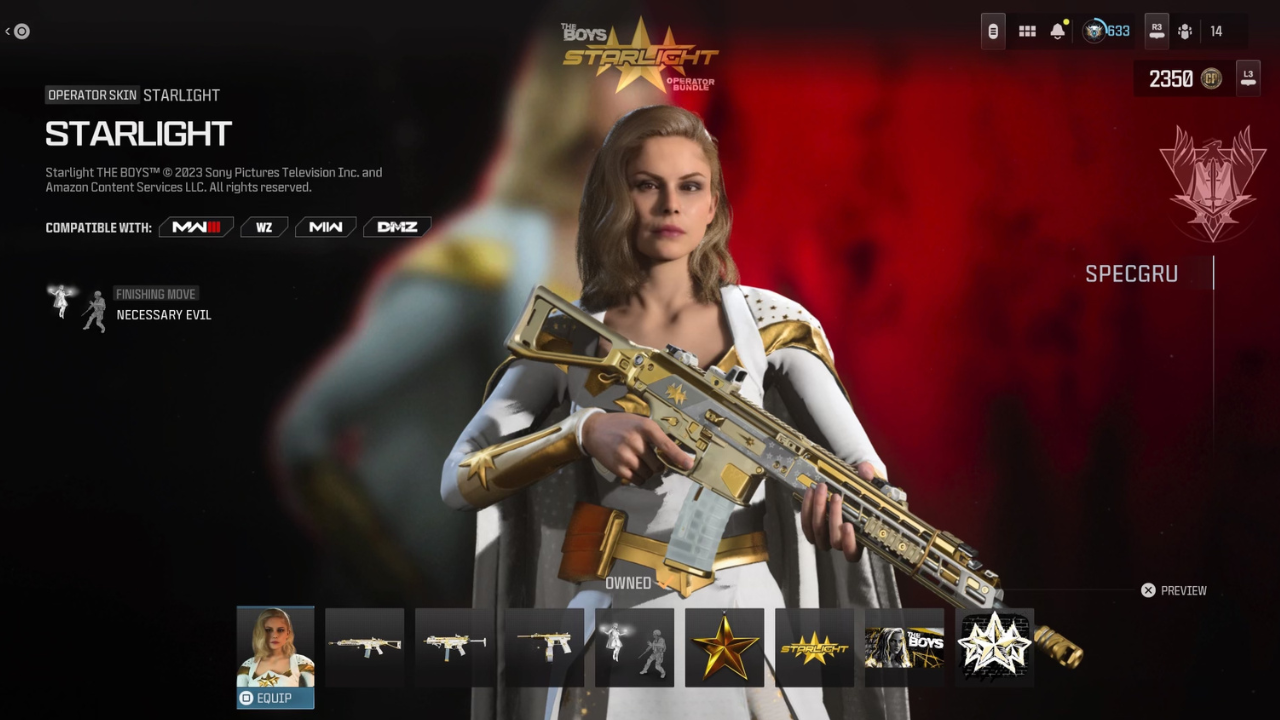The height and width of the screenshot is (720, 1280).
Task: Select the compact machine pistol blueprint thumbnail
Action: [x=545, y=647]
